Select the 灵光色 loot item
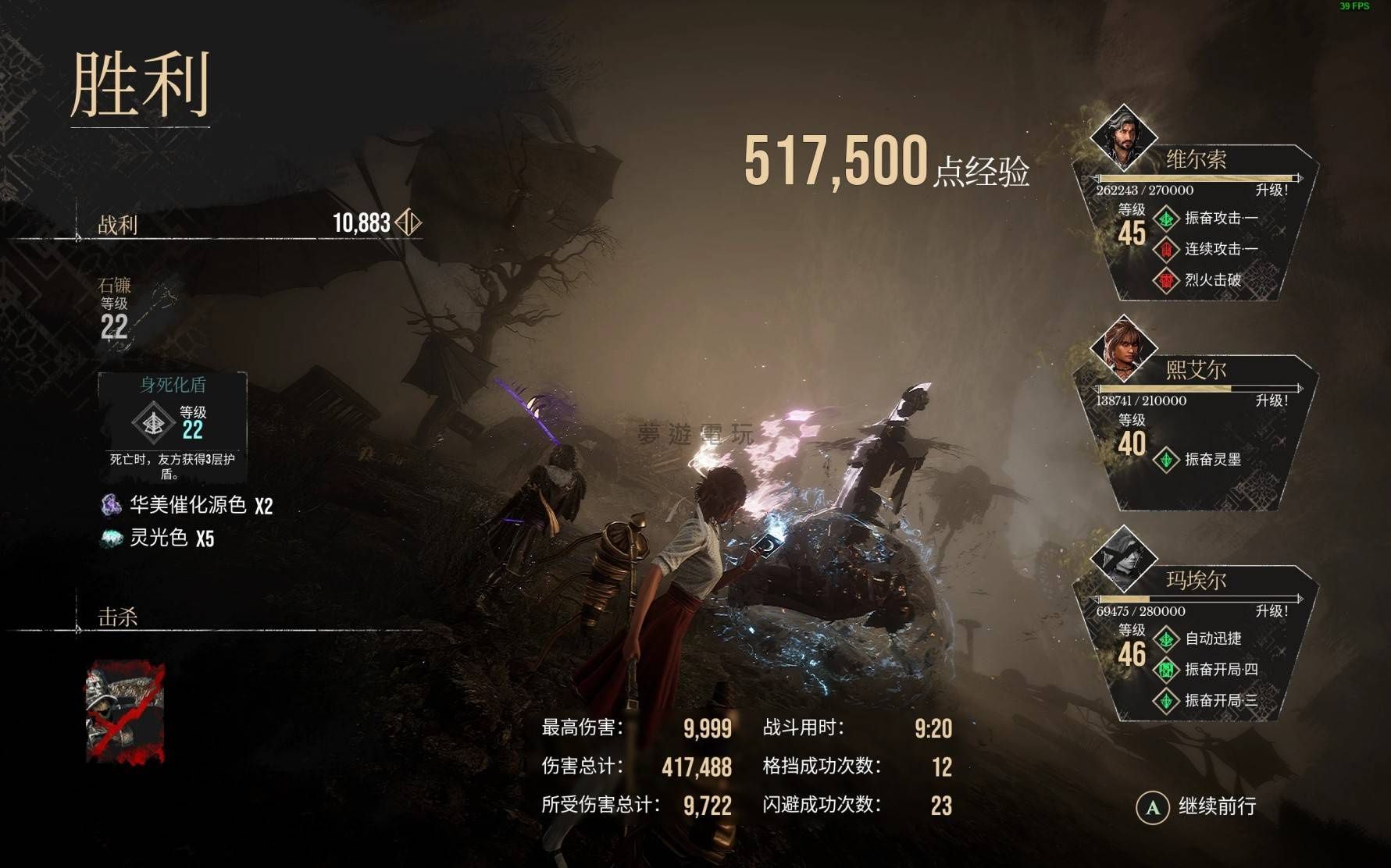The width and height of the screenshot is (1391, 868). (x=159, y=538)
